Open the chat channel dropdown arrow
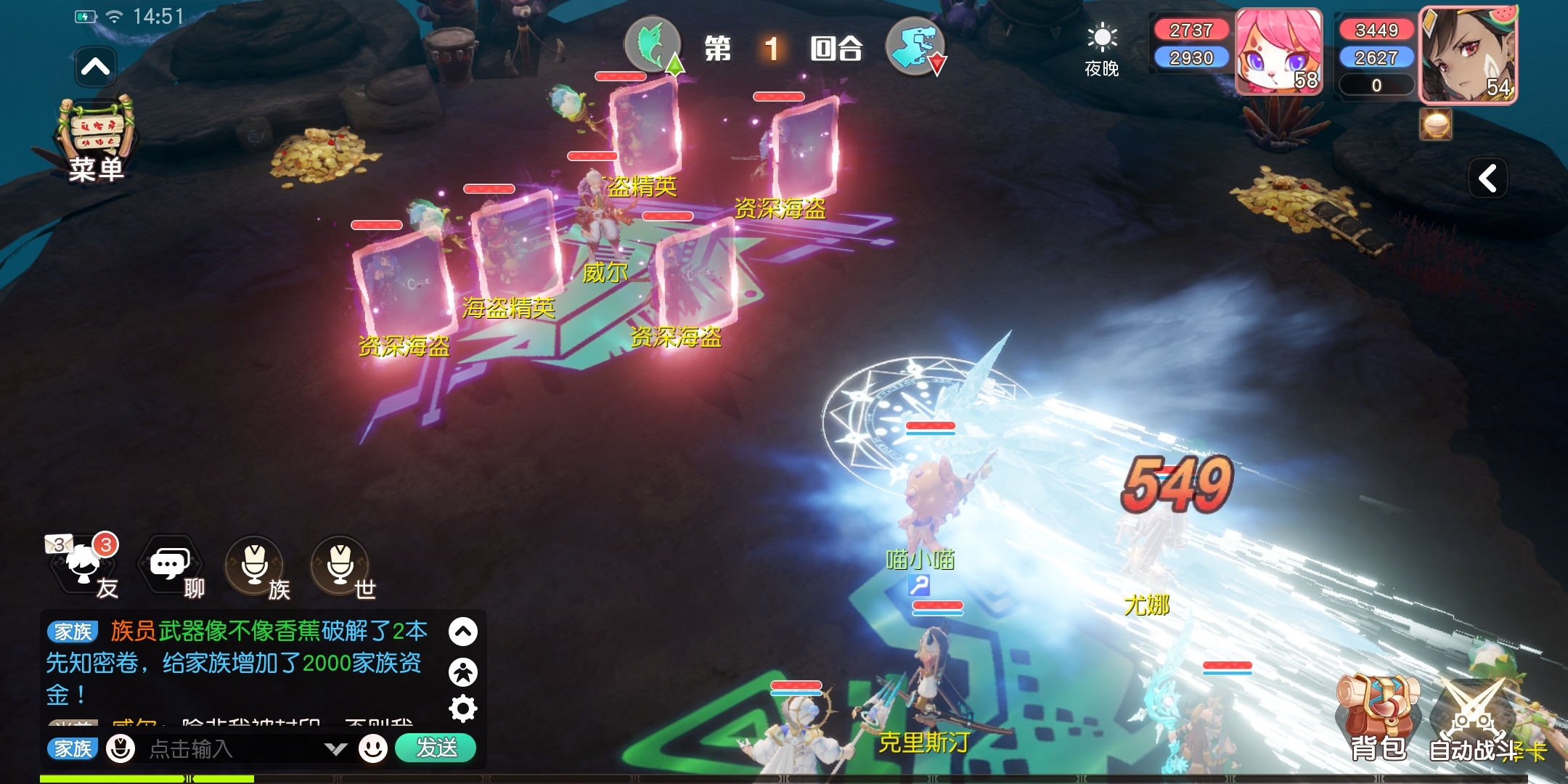This screenshot has width=1568, height=784. coord(335,748)
